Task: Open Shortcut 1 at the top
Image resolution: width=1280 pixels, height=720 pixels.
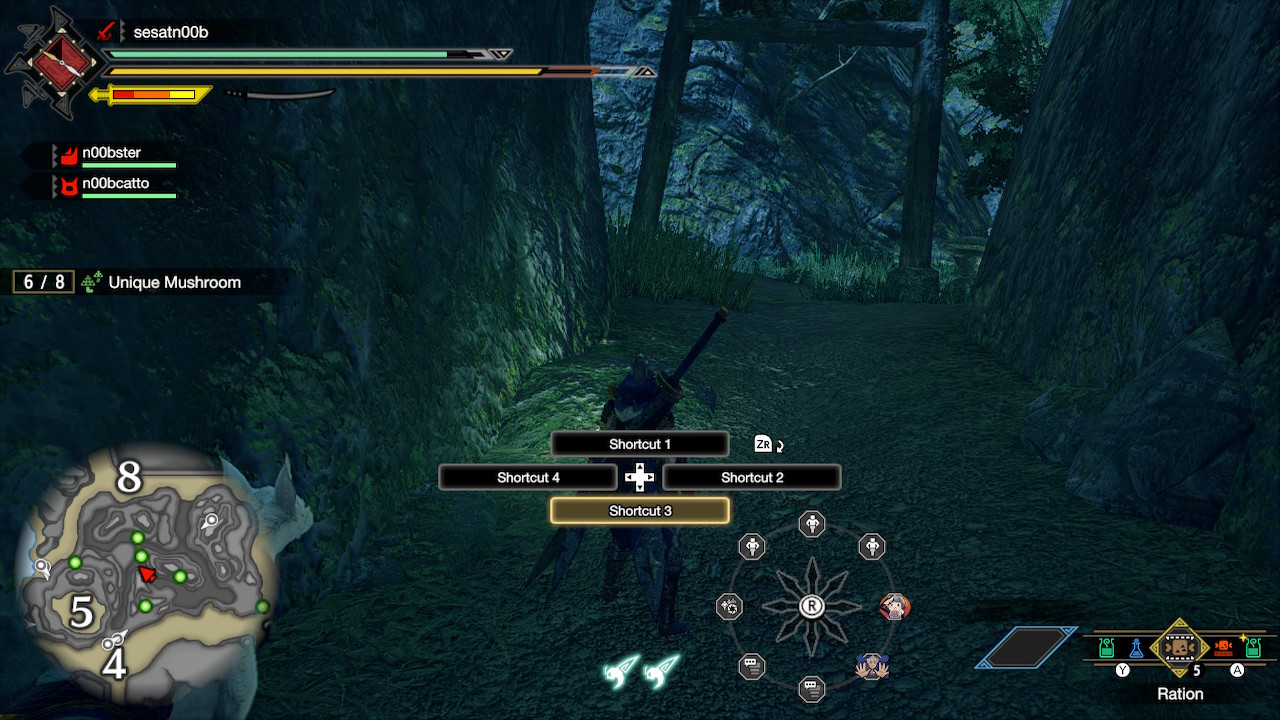Action: coord(639,444)
